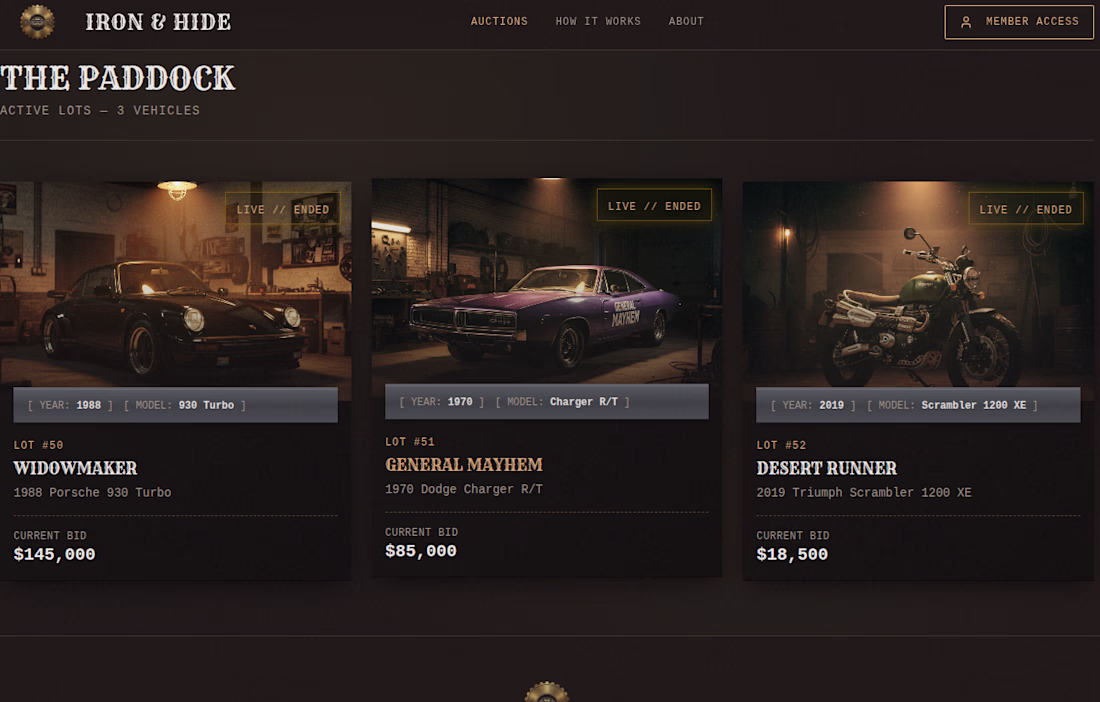Open the About page link
Viewport: 1100px width, 702px height.
click(x=686, y=21)
